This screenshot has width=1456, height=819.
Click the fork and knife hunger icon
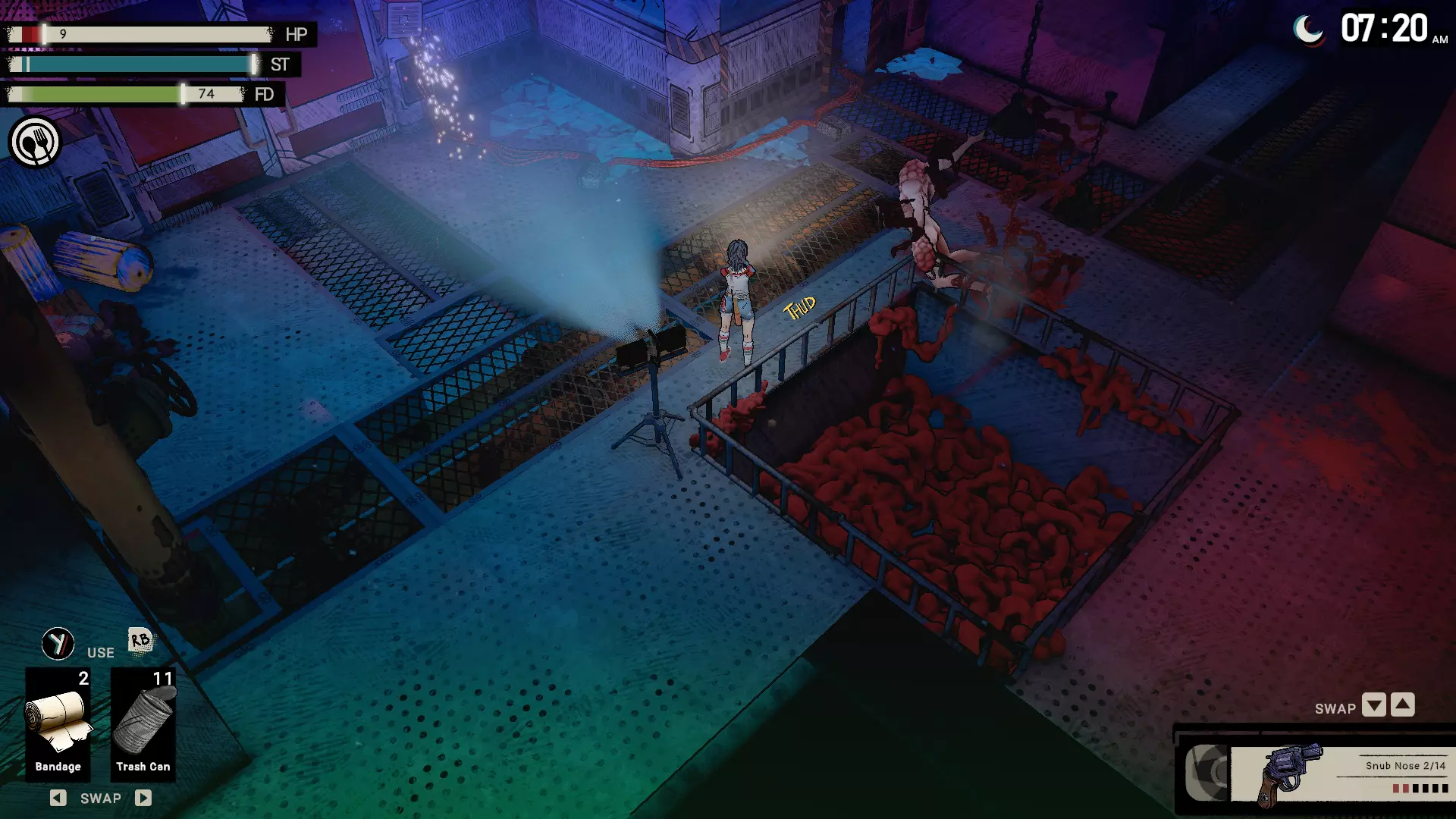35,142
